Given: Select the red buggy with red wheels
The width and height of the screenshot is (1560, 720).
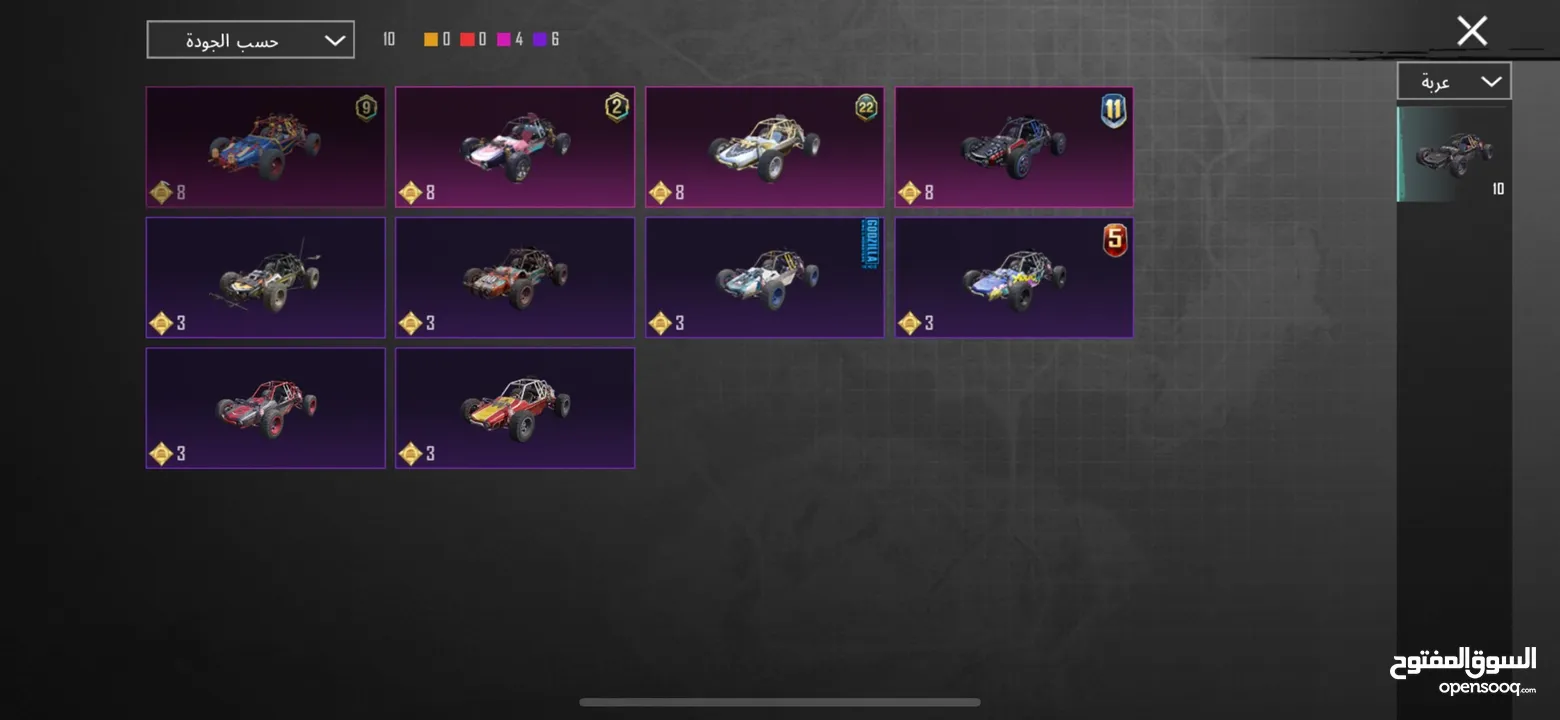Looking at the screenshot, I should (x=265, y=407).
